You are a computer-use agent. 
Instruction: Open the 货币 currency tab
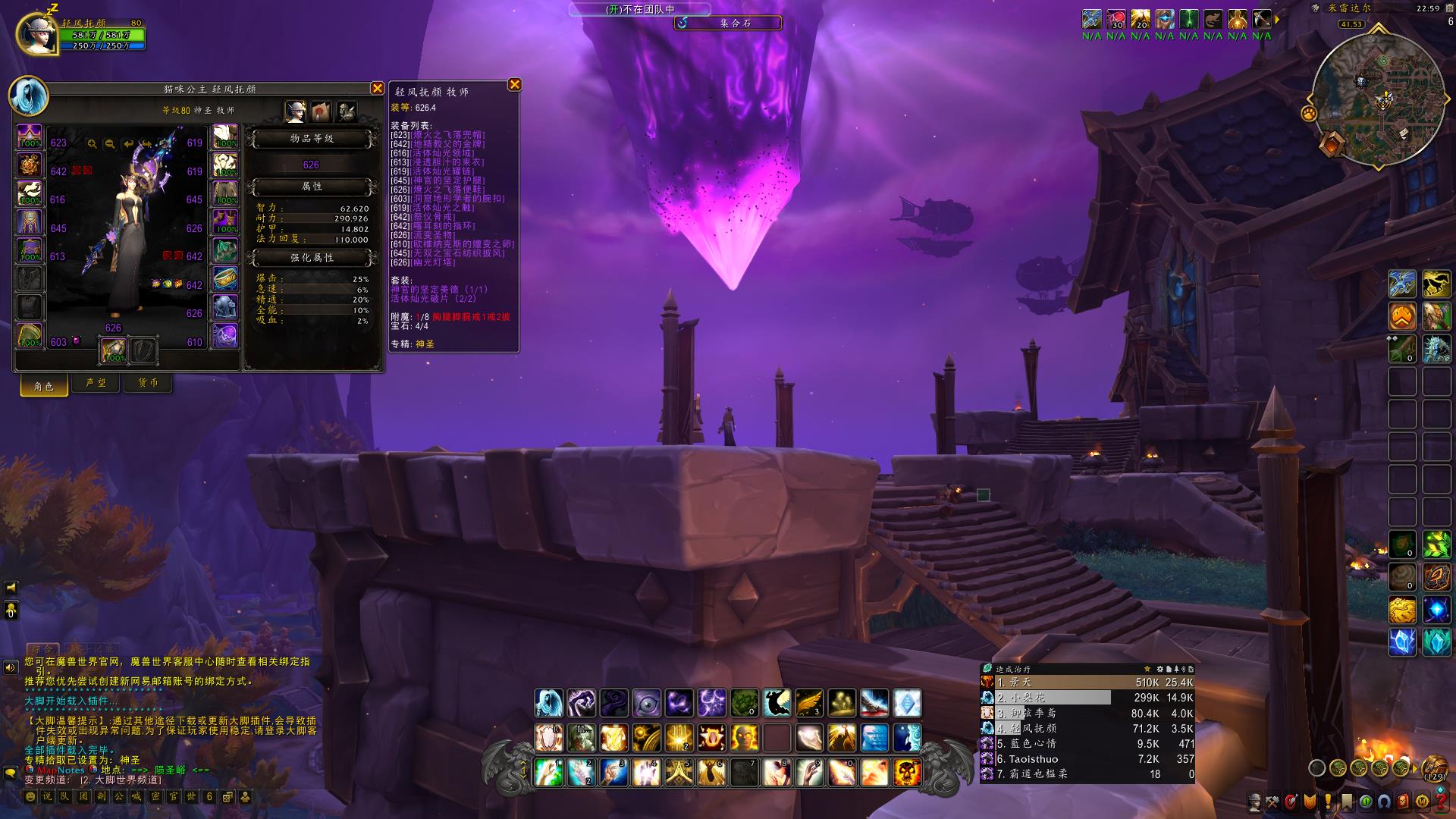(148, 384)
